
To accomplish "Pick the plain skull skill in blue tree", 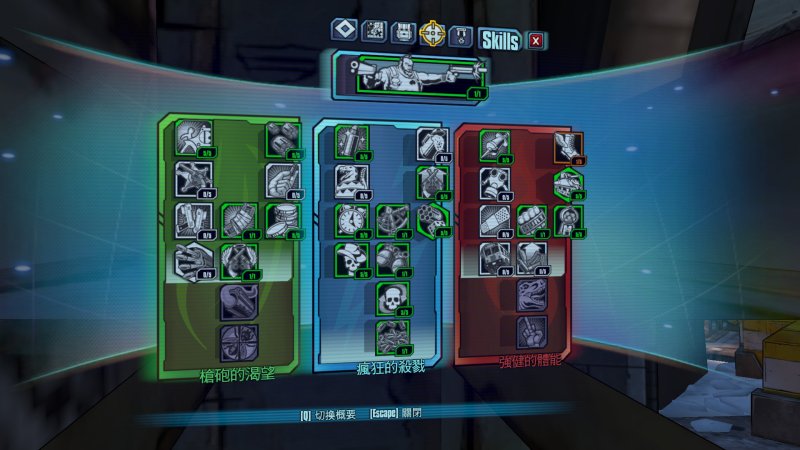I will tap(392, 297).
